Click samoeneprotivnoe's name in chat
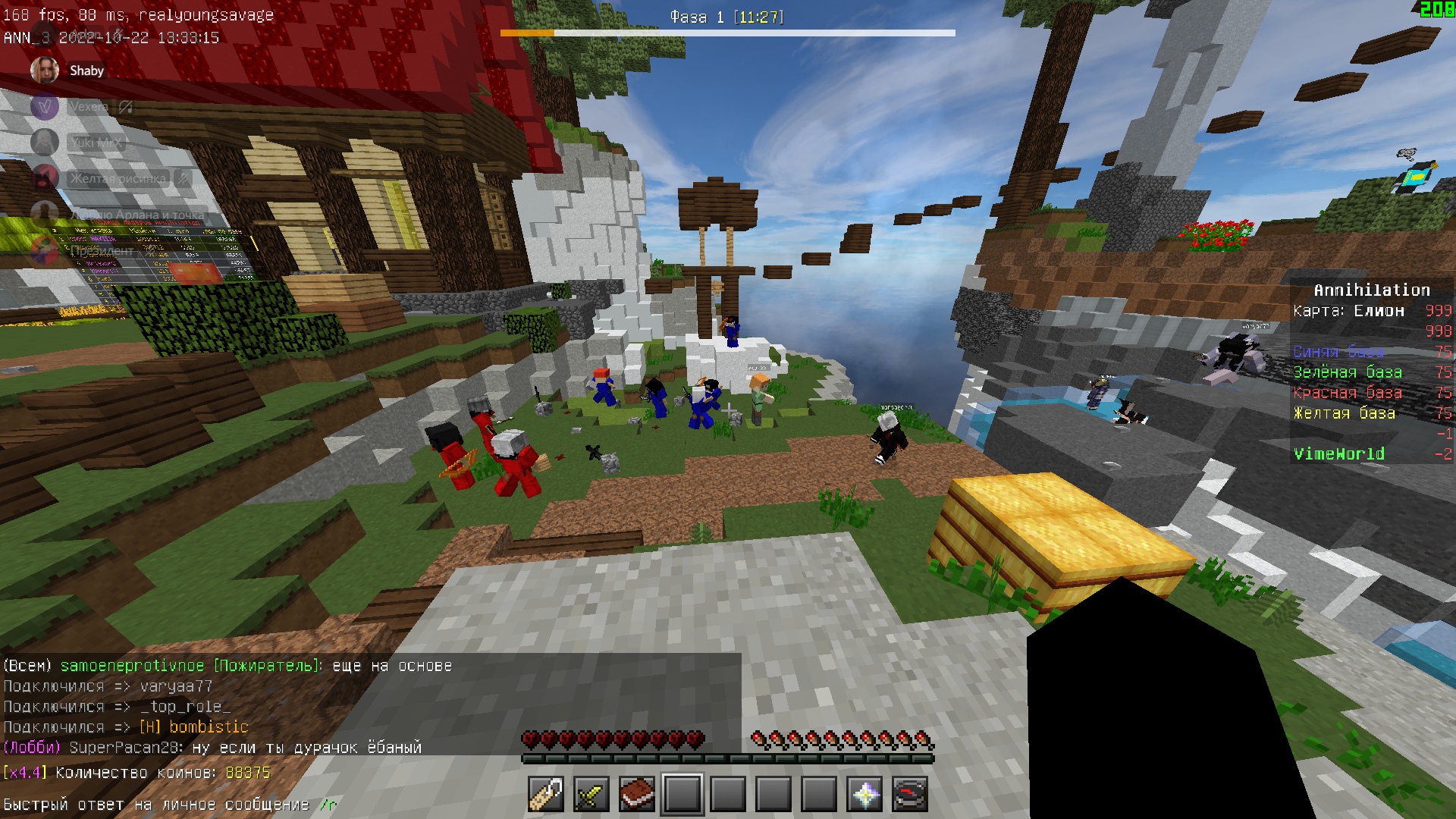Viewport: 1456px width, 819px height. [x=132, y=666]
